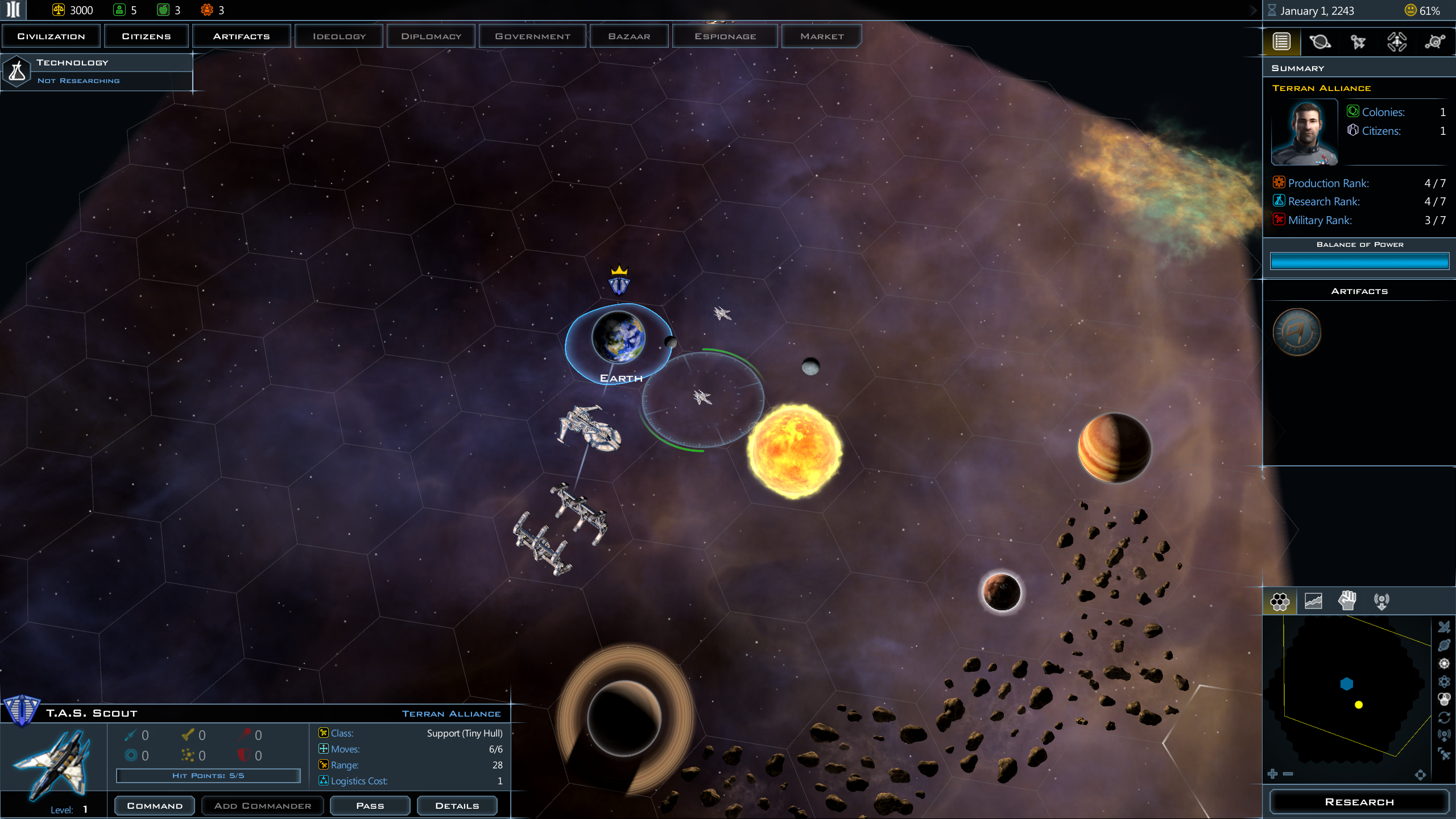
Task: Switch to the starbases list tab
Action: coord(1397,42)
